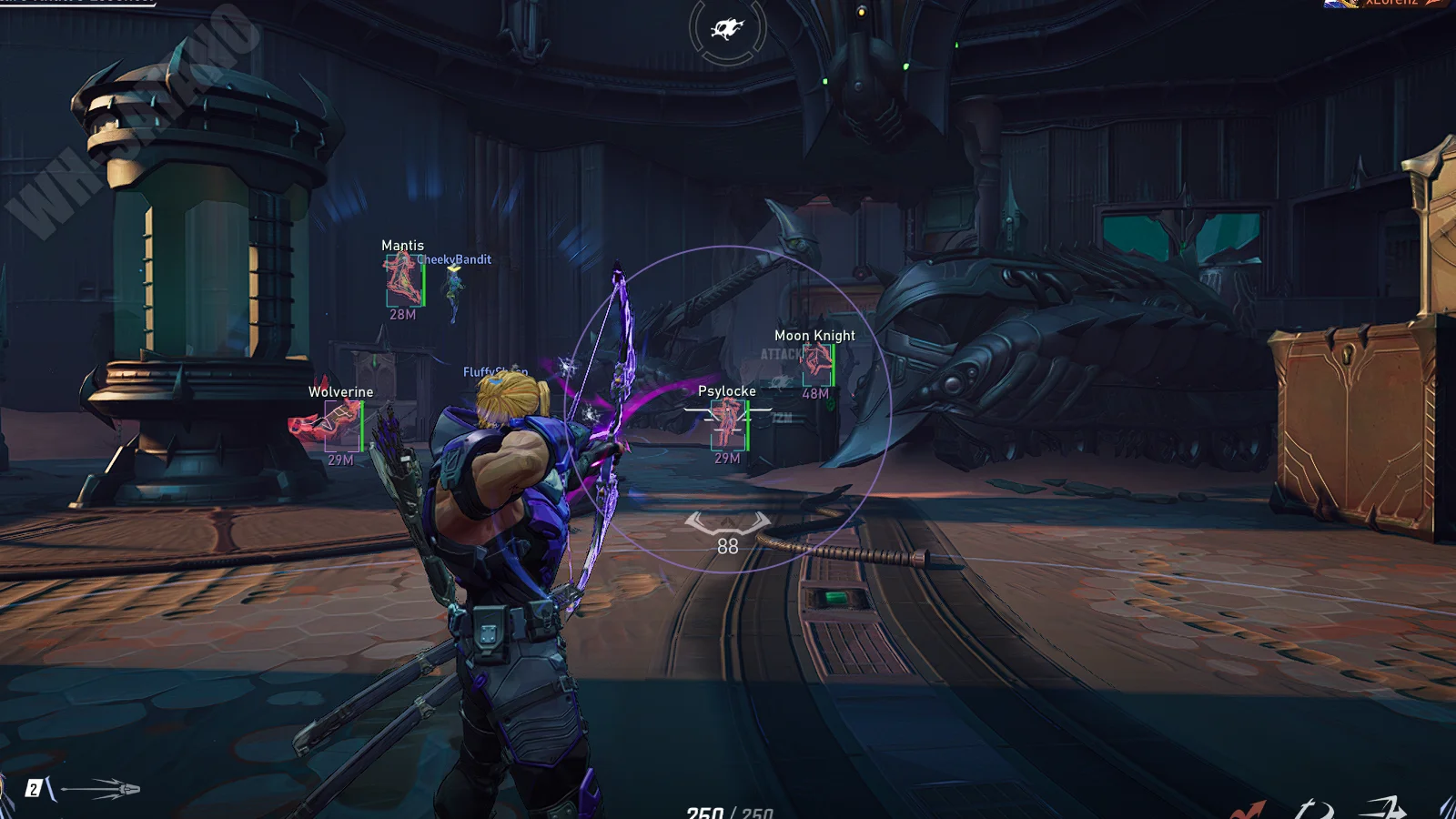Use the white crescent slash ability
The image size is (1456, 819).
pyautogui.click(x=1314, y=809)
